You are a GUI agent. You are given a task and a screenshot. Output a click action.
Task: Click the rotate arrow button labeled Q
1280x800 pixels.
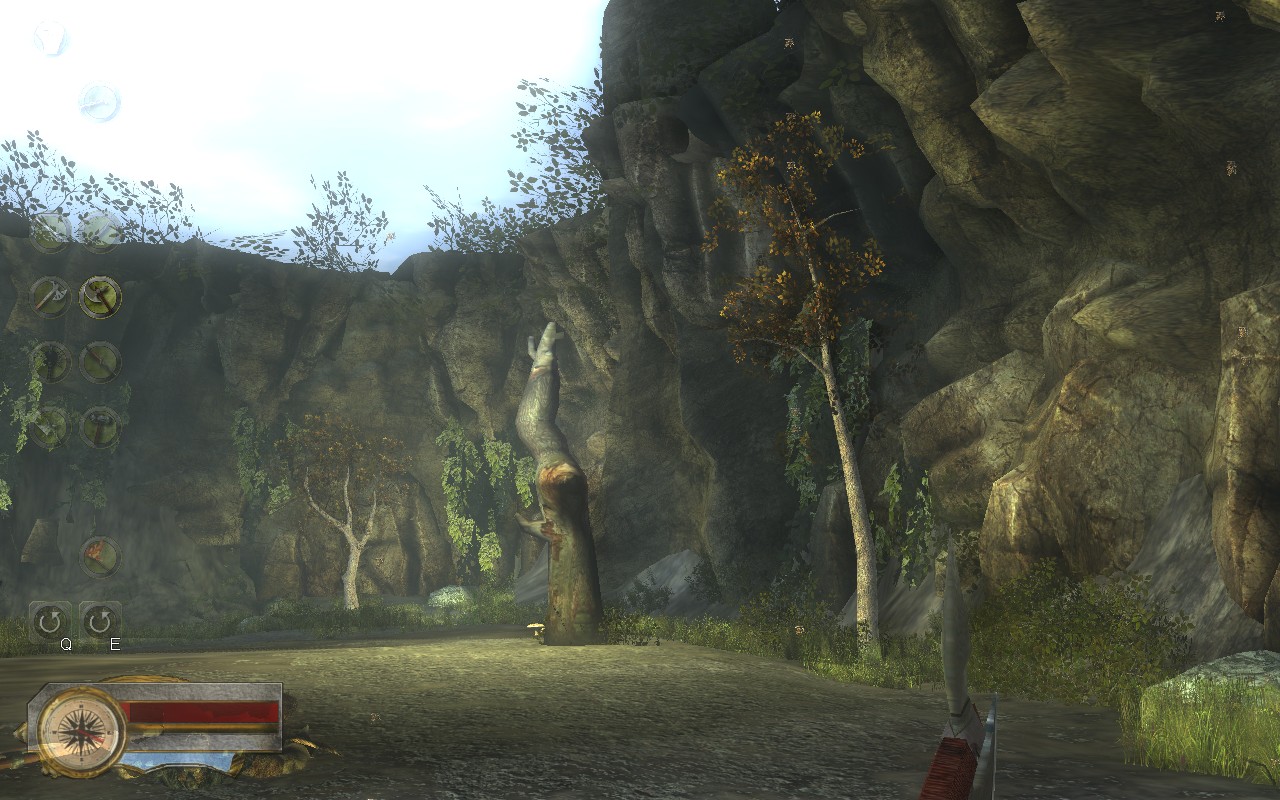point(49,622)
